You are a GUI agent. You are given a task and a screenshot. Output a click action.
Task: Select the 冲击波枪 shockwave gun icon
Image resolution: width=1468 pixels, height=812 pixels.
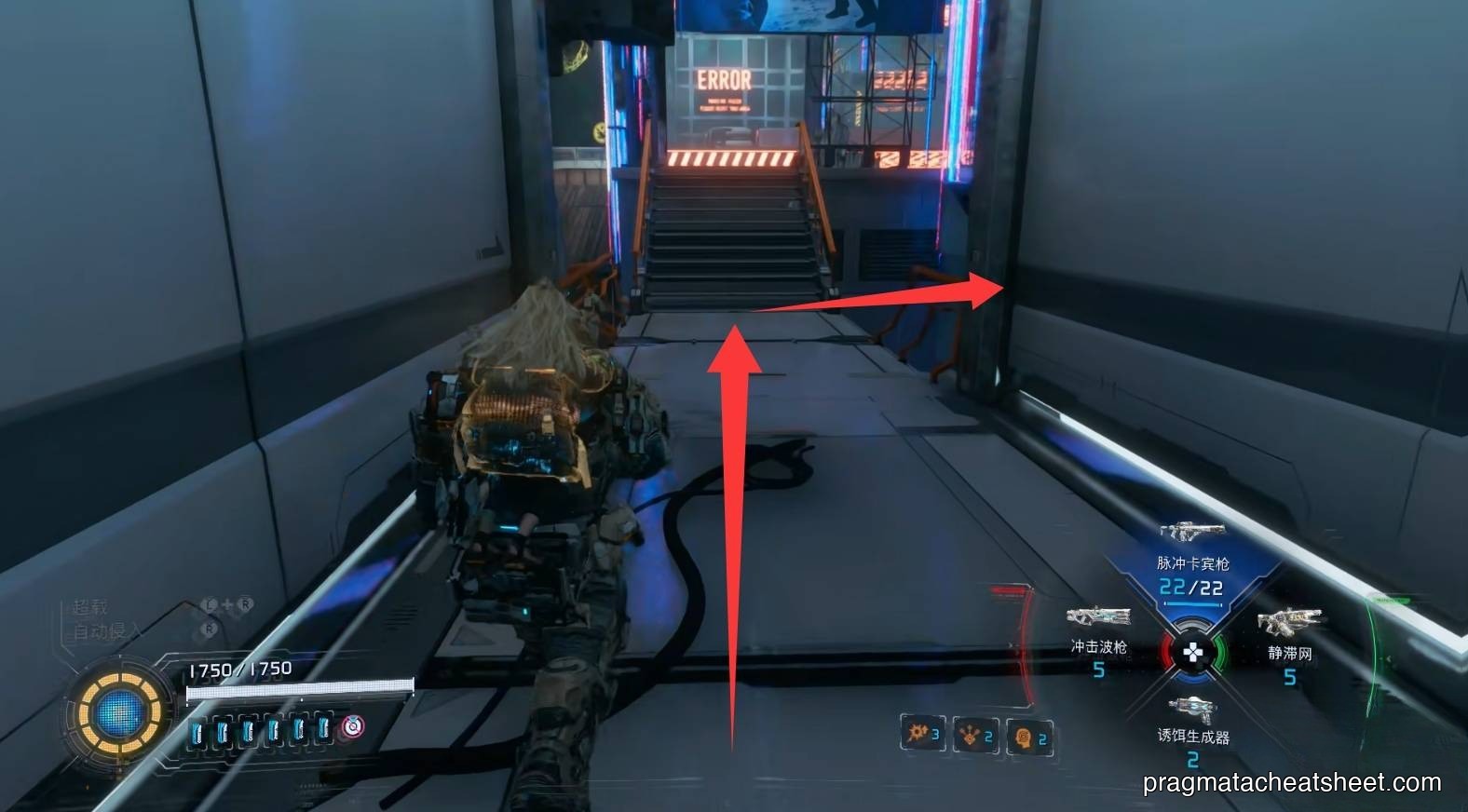coord(1098,617)
